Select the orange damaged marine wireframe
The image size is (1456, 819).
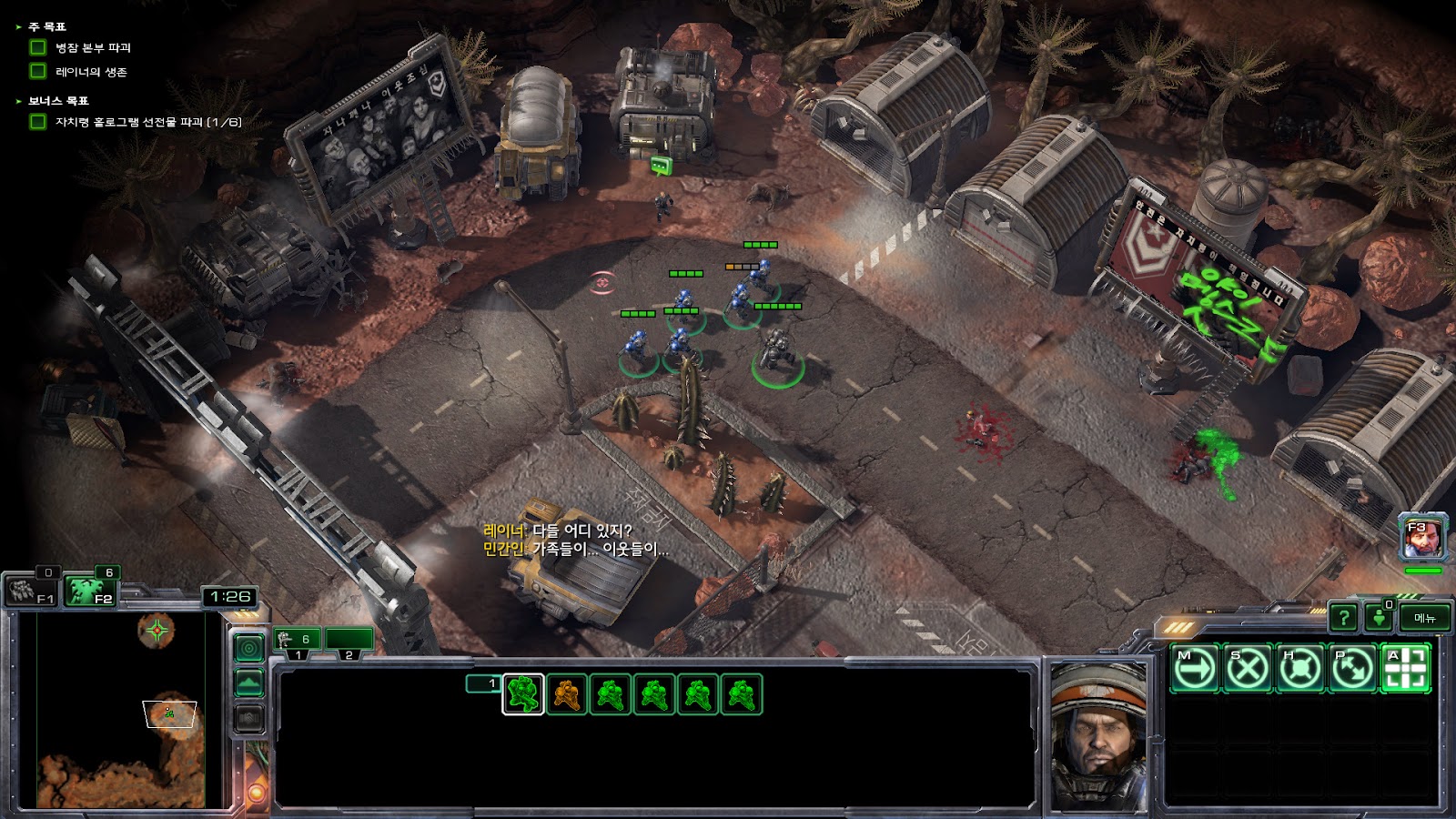[567, 694]
